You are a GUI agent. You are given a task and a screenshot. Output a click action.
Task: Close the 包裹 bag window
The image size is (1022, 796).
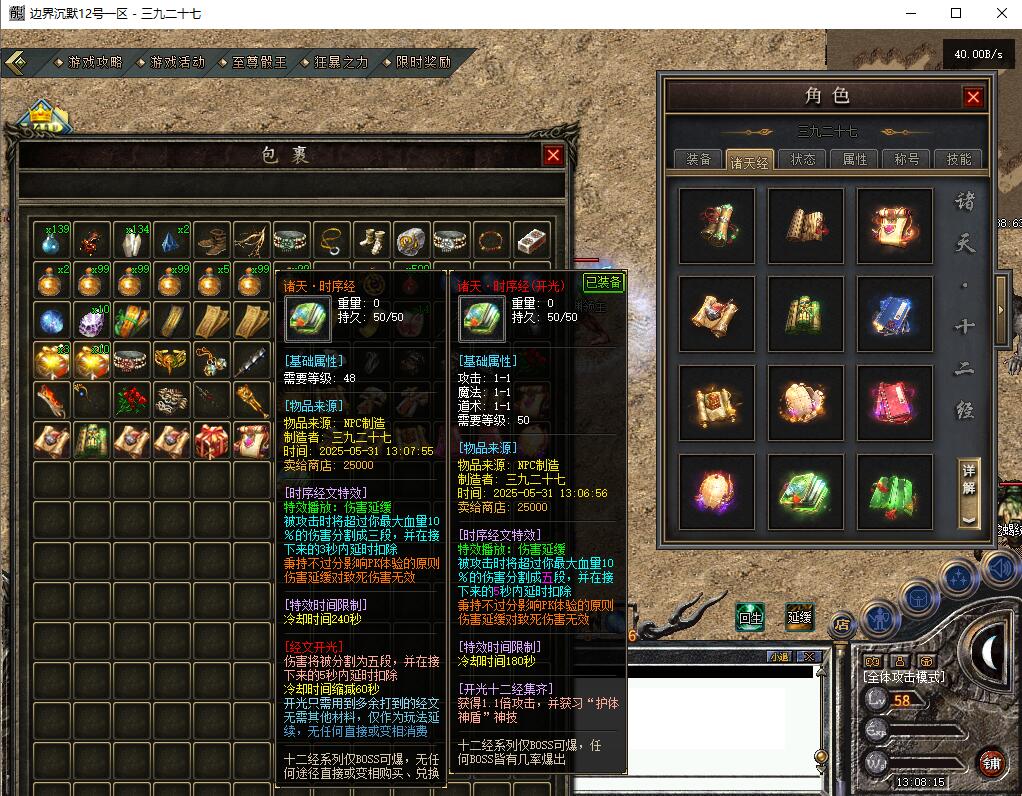[x=552, y=155]
